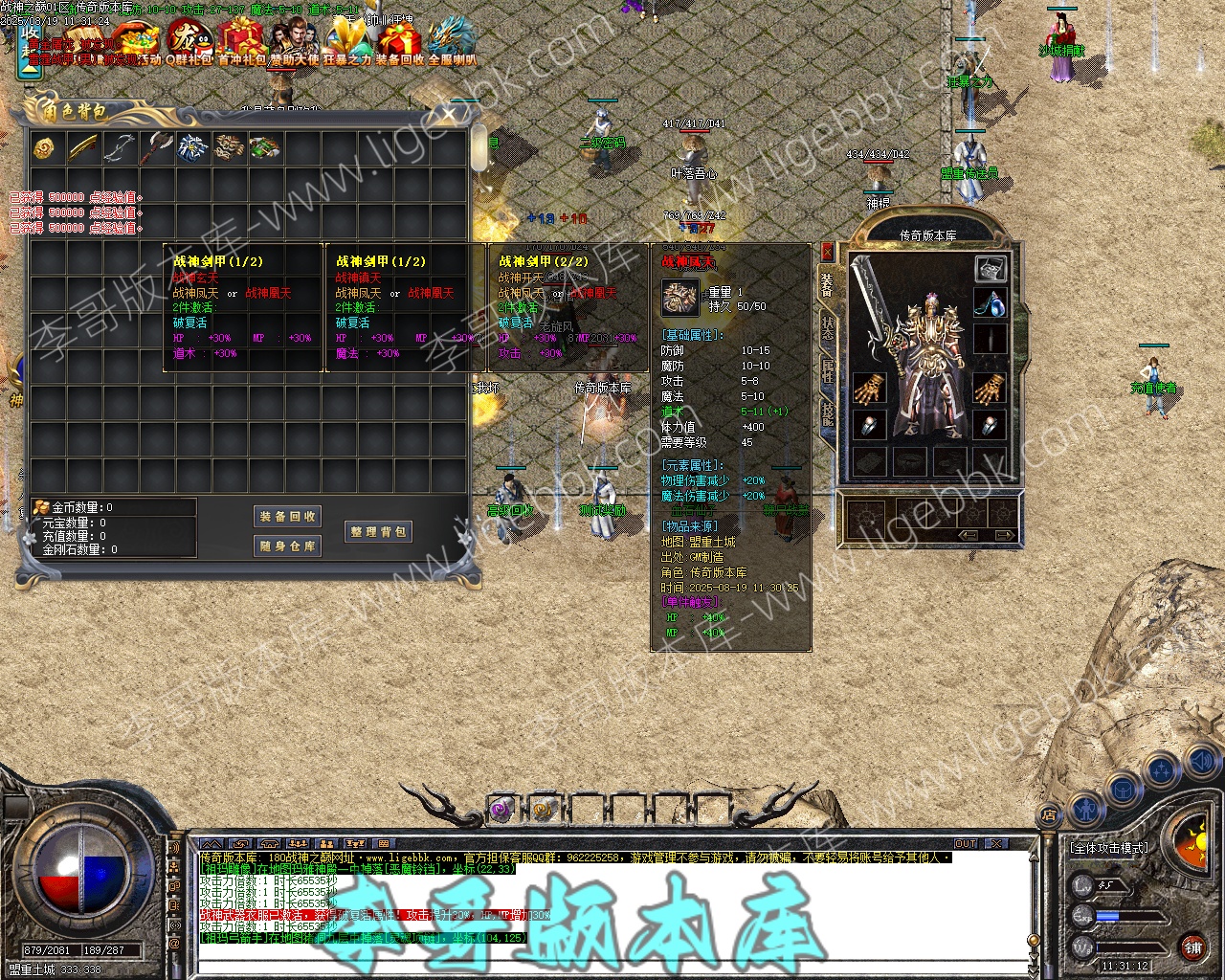Switch to the 属性 tab
Screen dimensions: 1225x980
[827, 371]
